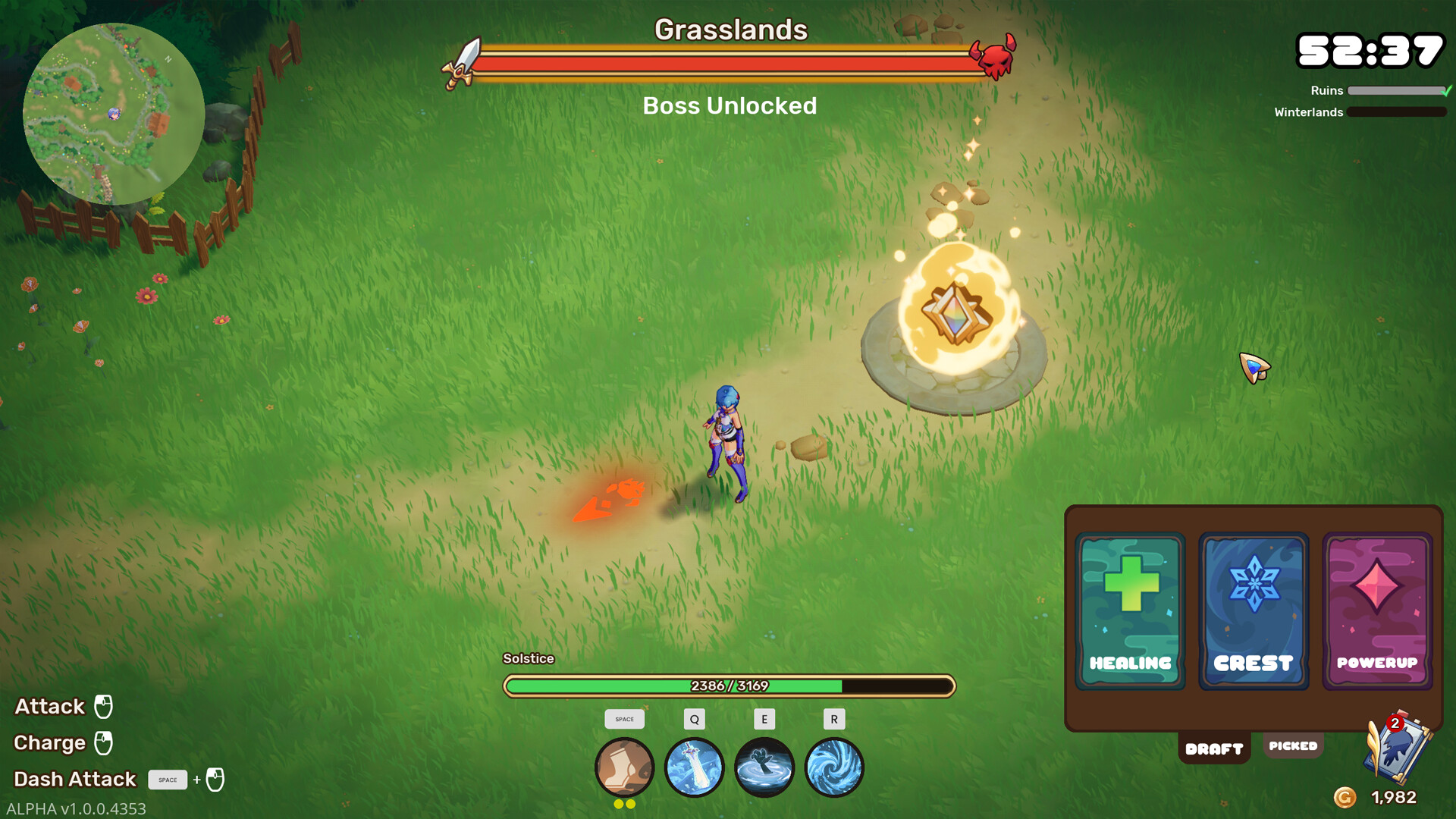Viewport: 1456px width, 819px height.
Task: Switch to the Picked tab
Action: pyautogui.click(x=1293, y=745)
